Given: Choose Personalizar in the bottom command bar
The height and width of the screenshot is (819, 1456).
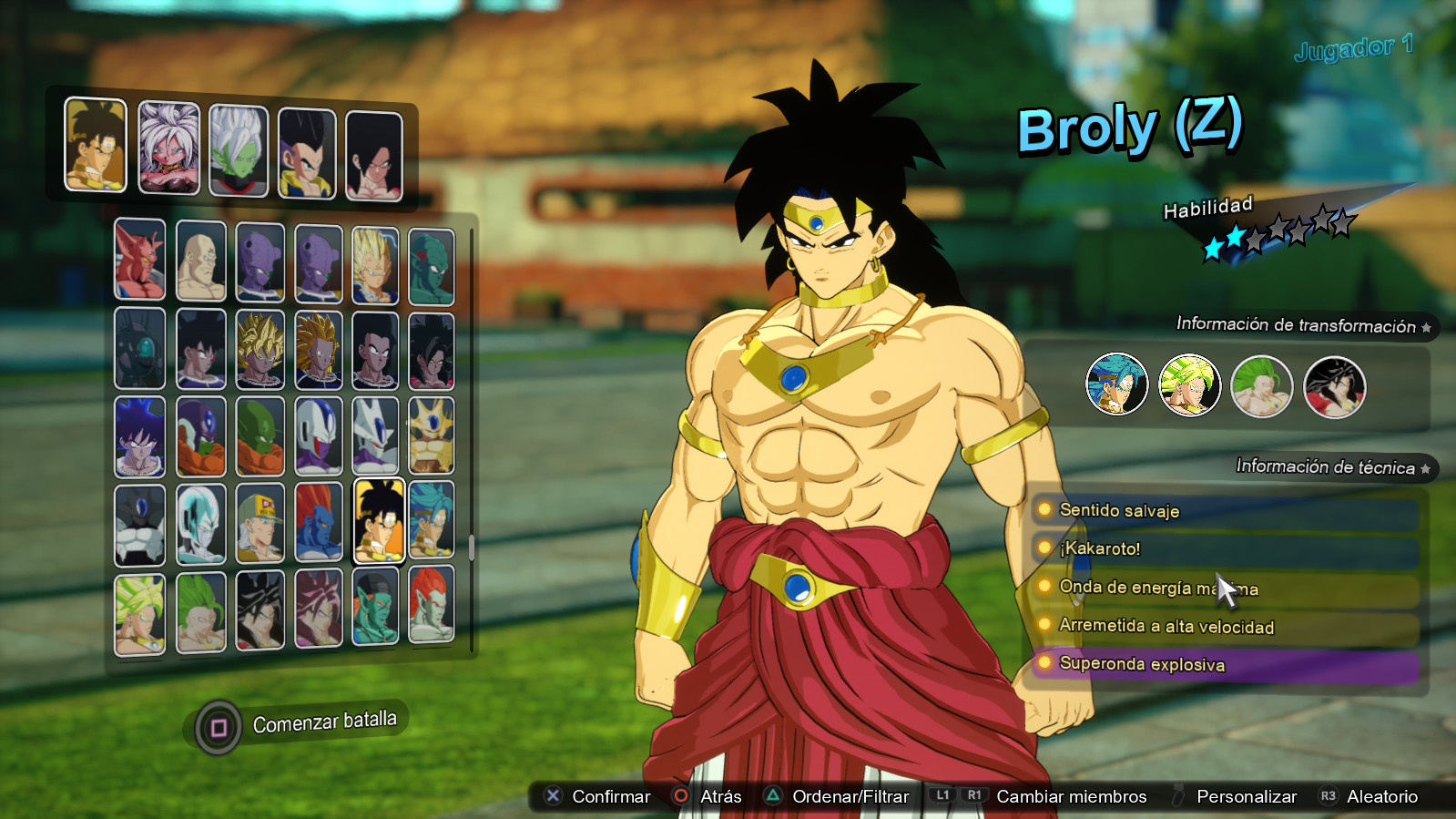Looking at the screenshot, I should point(1246,795).
